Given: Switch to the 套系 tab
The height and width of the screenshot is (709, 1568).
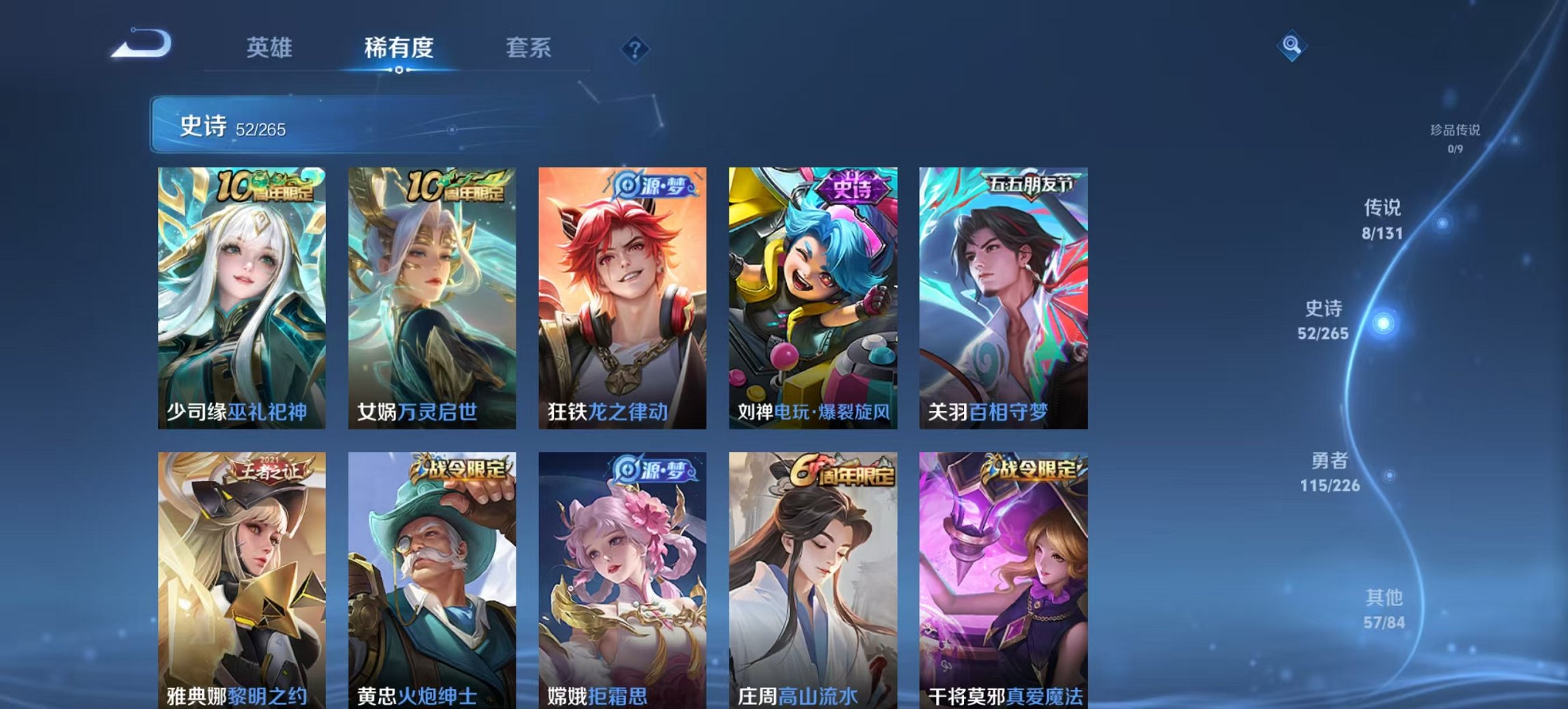Looking at the screenshot, I should click(x=529, y=48).
